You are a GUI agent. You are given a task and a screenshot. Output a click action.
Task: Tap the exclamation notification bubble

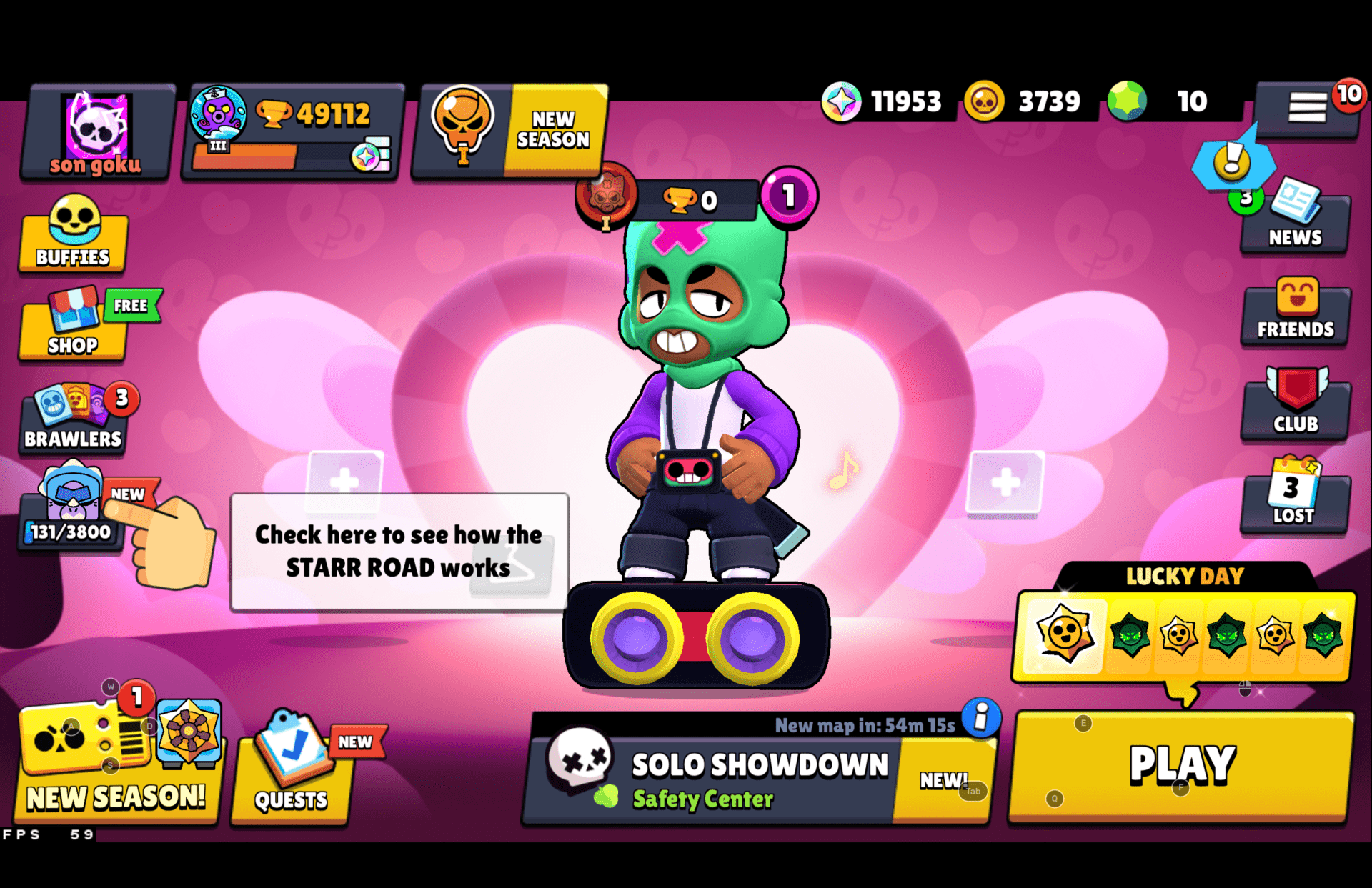tap(1231, 166)
